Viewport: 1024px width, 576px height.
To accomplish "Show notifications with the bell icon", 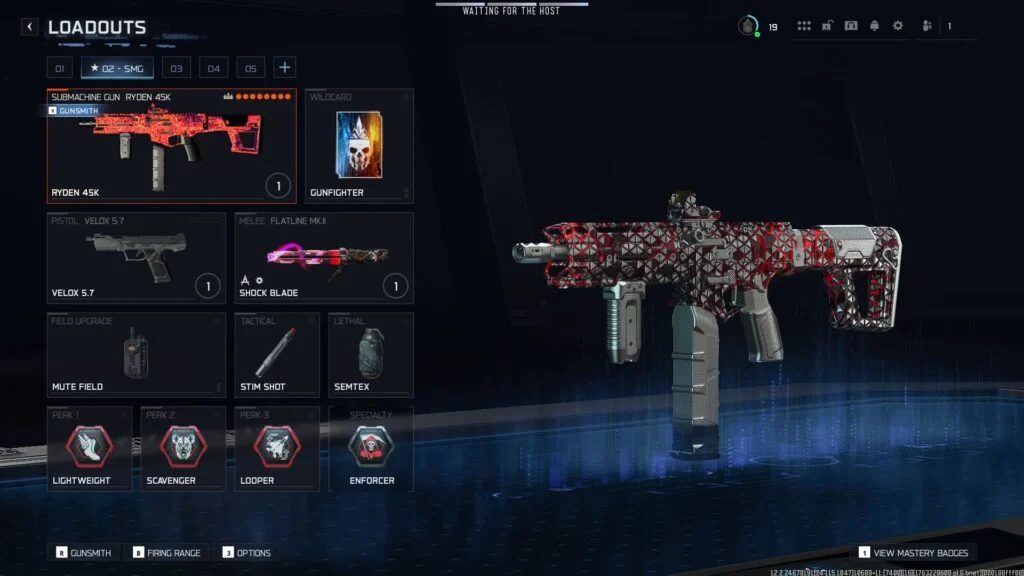I will point(874,26).
